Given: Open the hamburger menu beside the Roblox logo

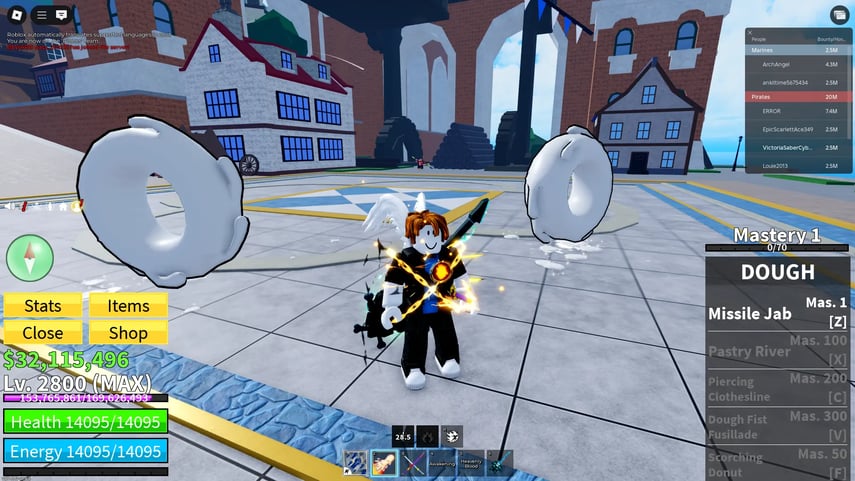Looking at the screenshot, I should coord(41,14).
